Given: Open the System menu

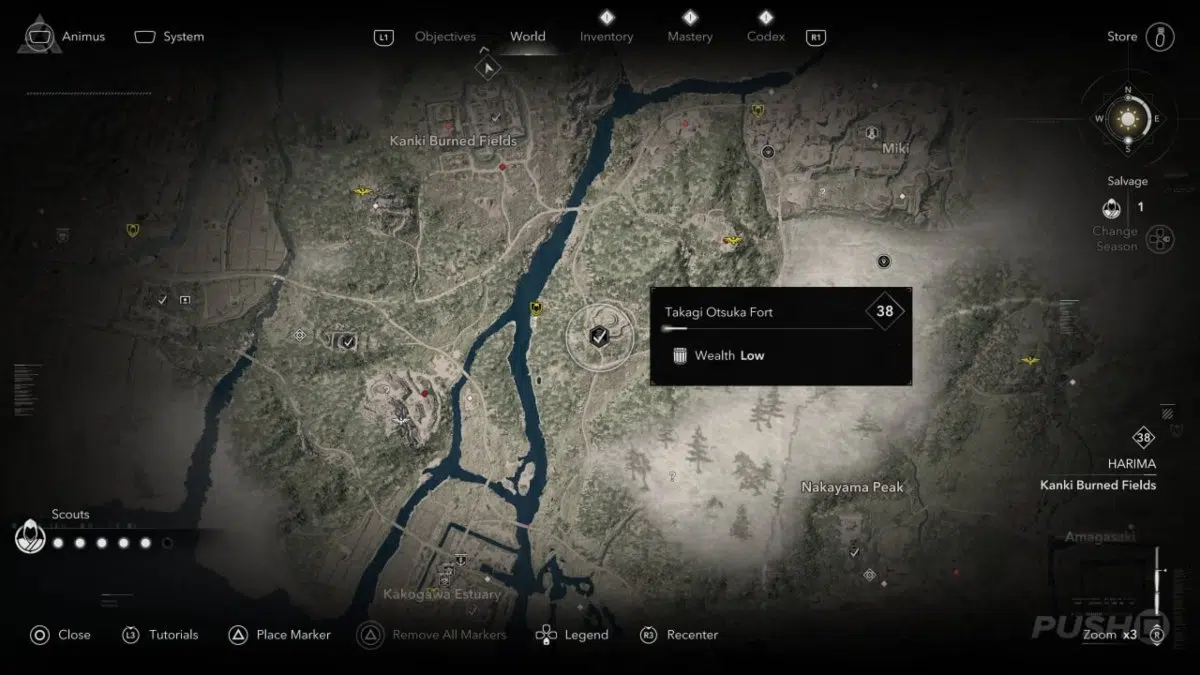Looking at the screenshot, I should [183, 37].
